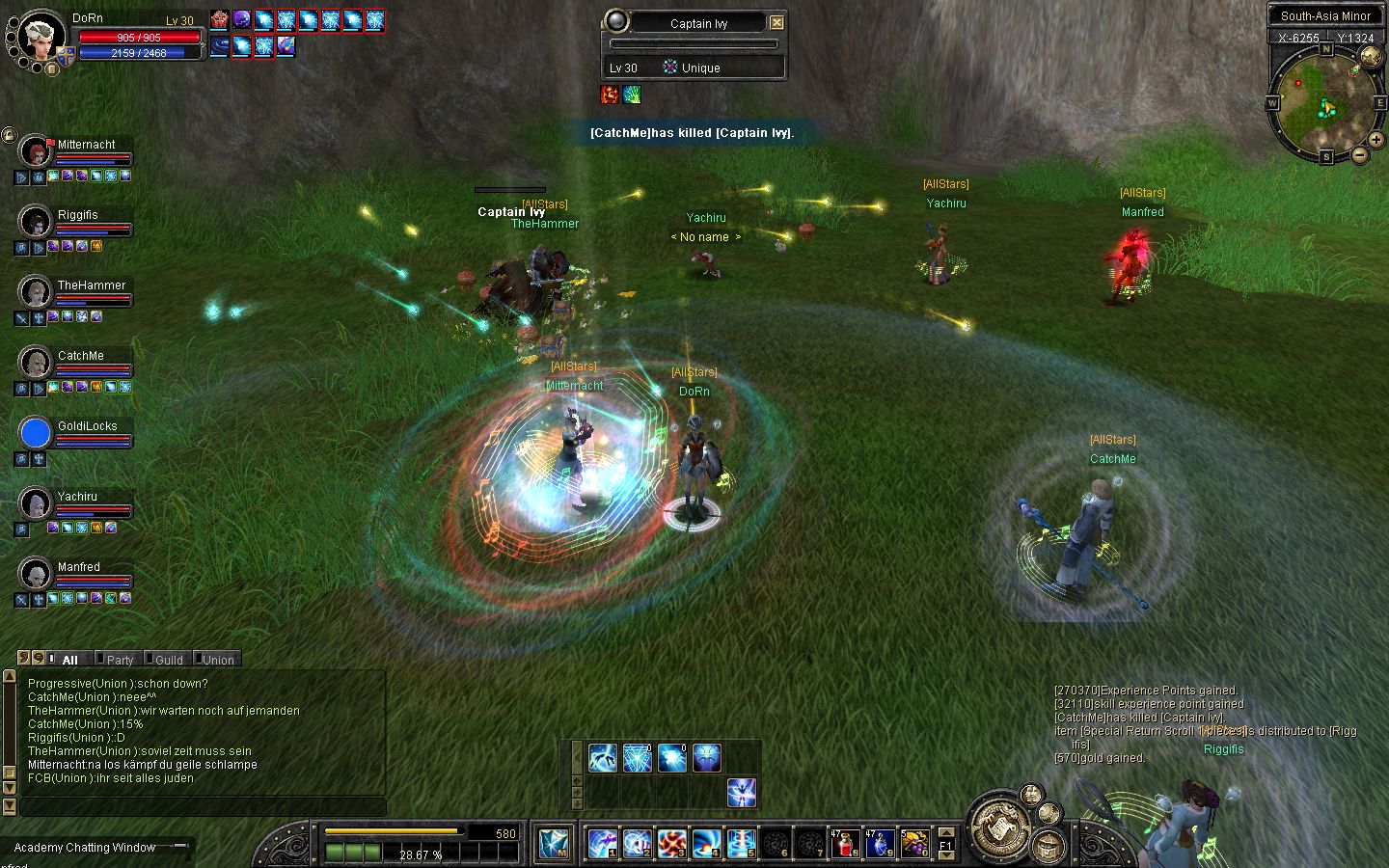Activate the light pillar skill in slot 5

(x=740, y=843)
